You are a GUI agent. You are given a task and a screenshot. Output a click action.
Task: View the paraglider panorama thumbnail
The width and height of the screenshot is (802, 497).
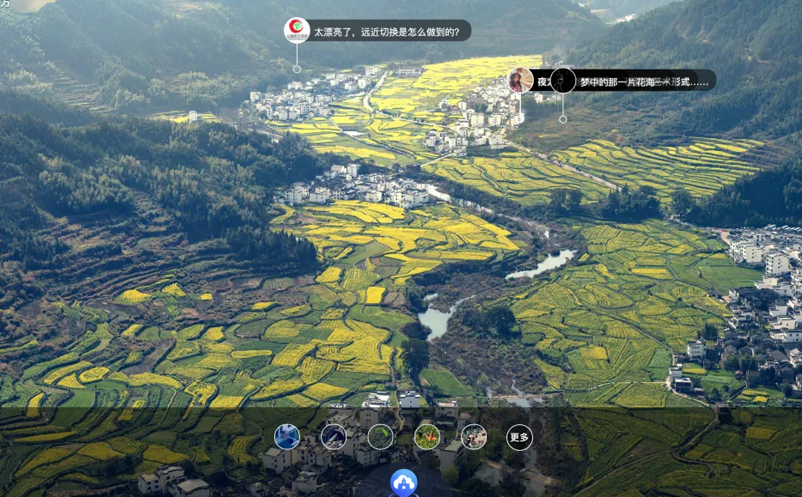380,436
